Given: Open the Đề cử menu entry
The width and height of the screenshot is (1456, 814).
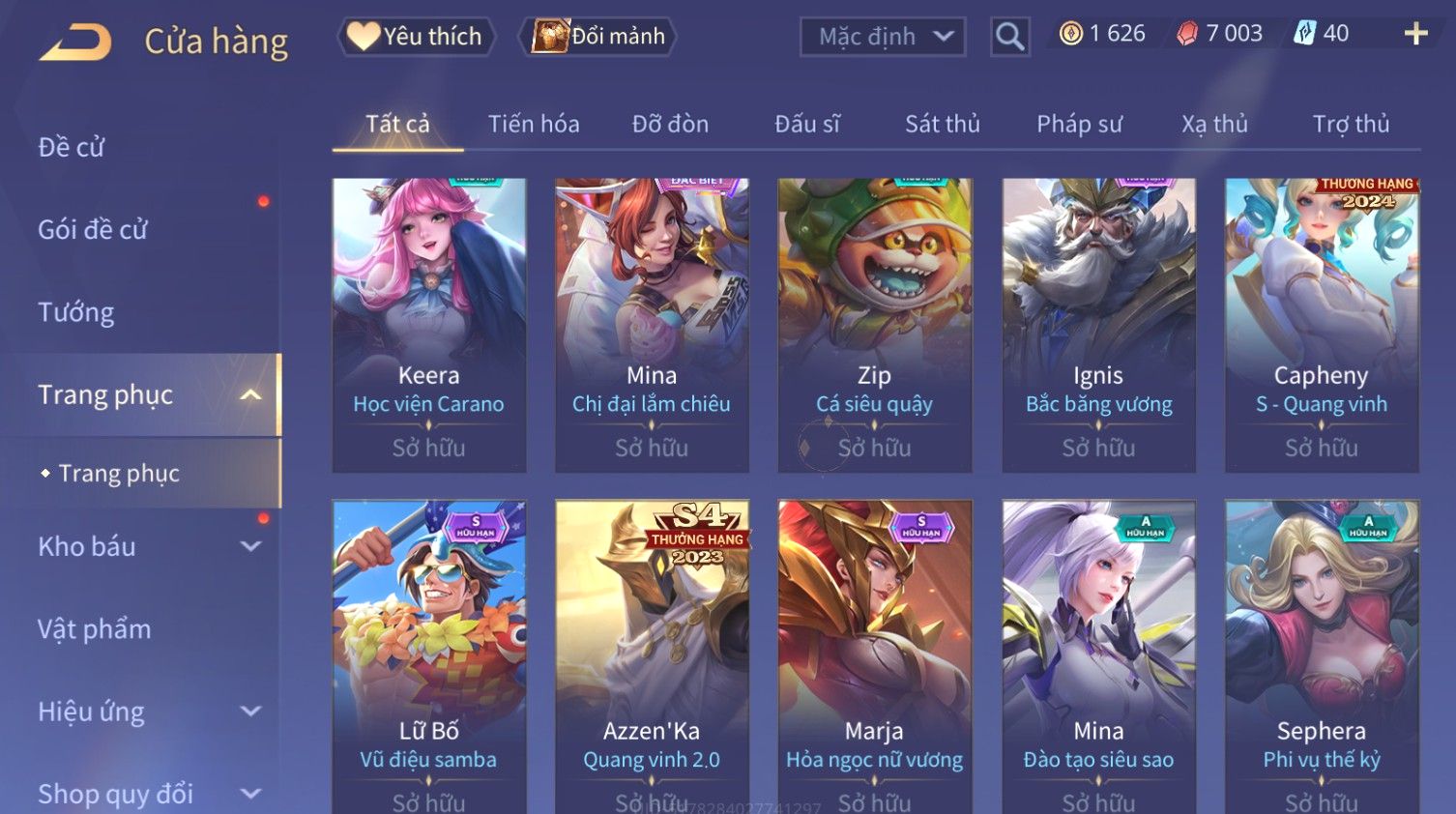Looking at the screenshot, I should 72,147.
